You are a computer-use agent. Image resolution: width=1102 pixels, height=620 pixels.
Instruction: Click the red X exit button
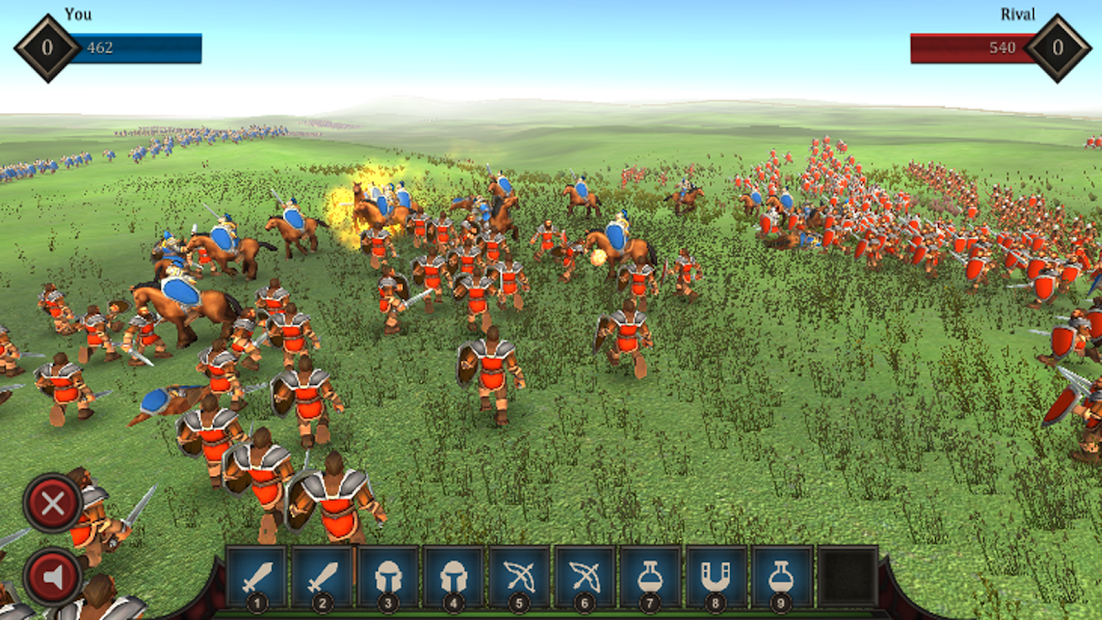(52, 503)
